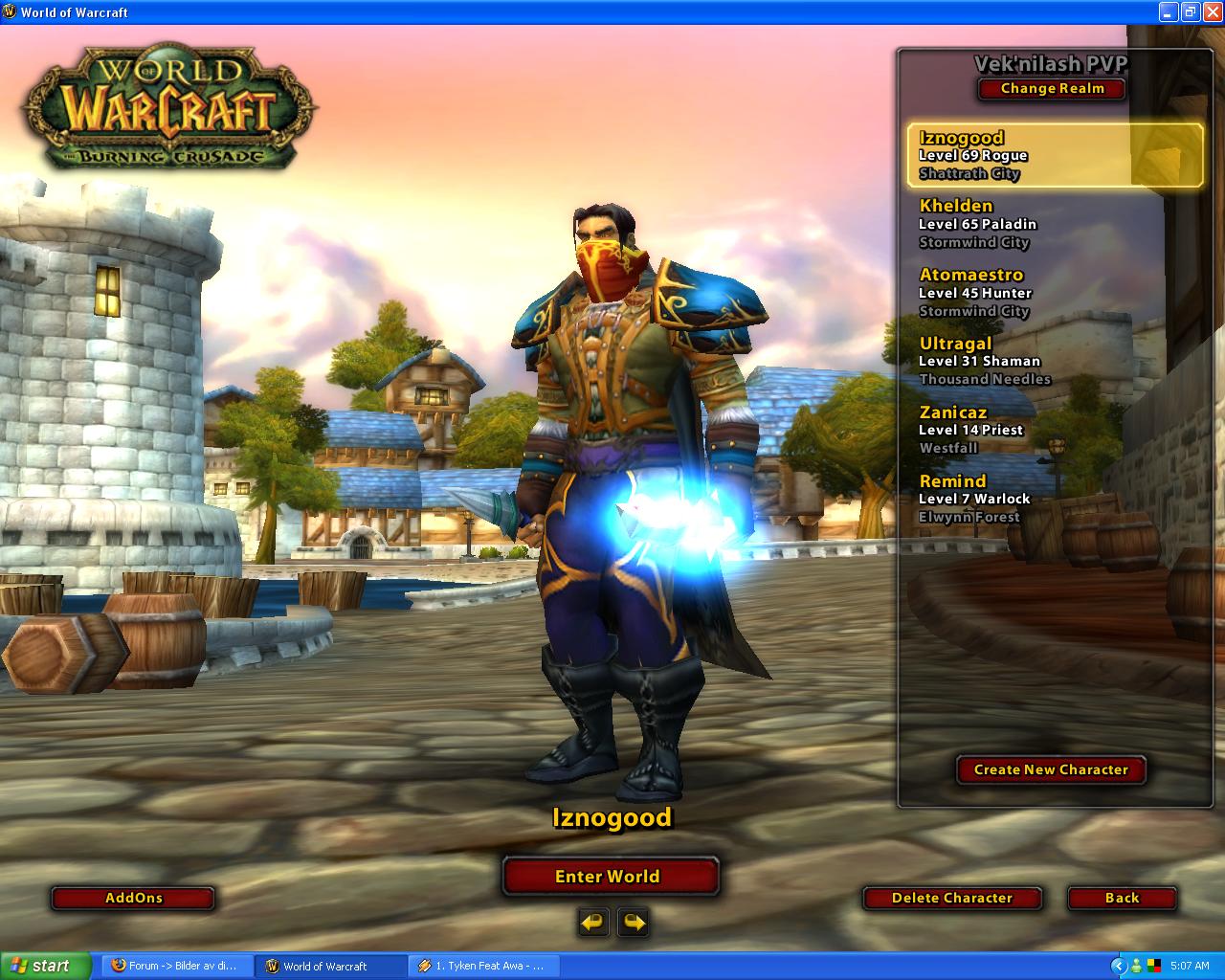
Task: Go back to the login screen
Action: click(x=1122, y=898)
